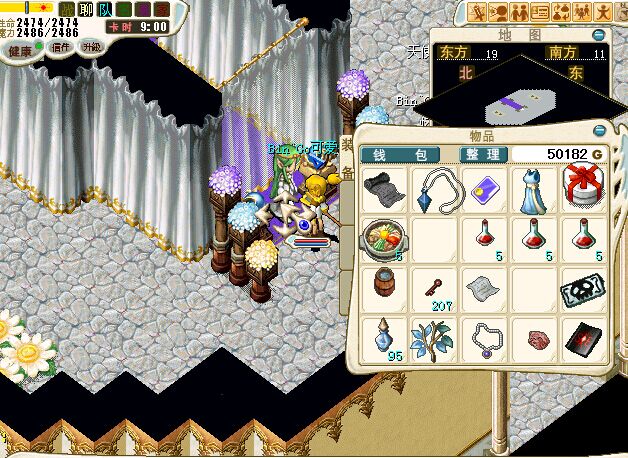
Task: Open the 钱包 wallet button
Action: (399, 154)
